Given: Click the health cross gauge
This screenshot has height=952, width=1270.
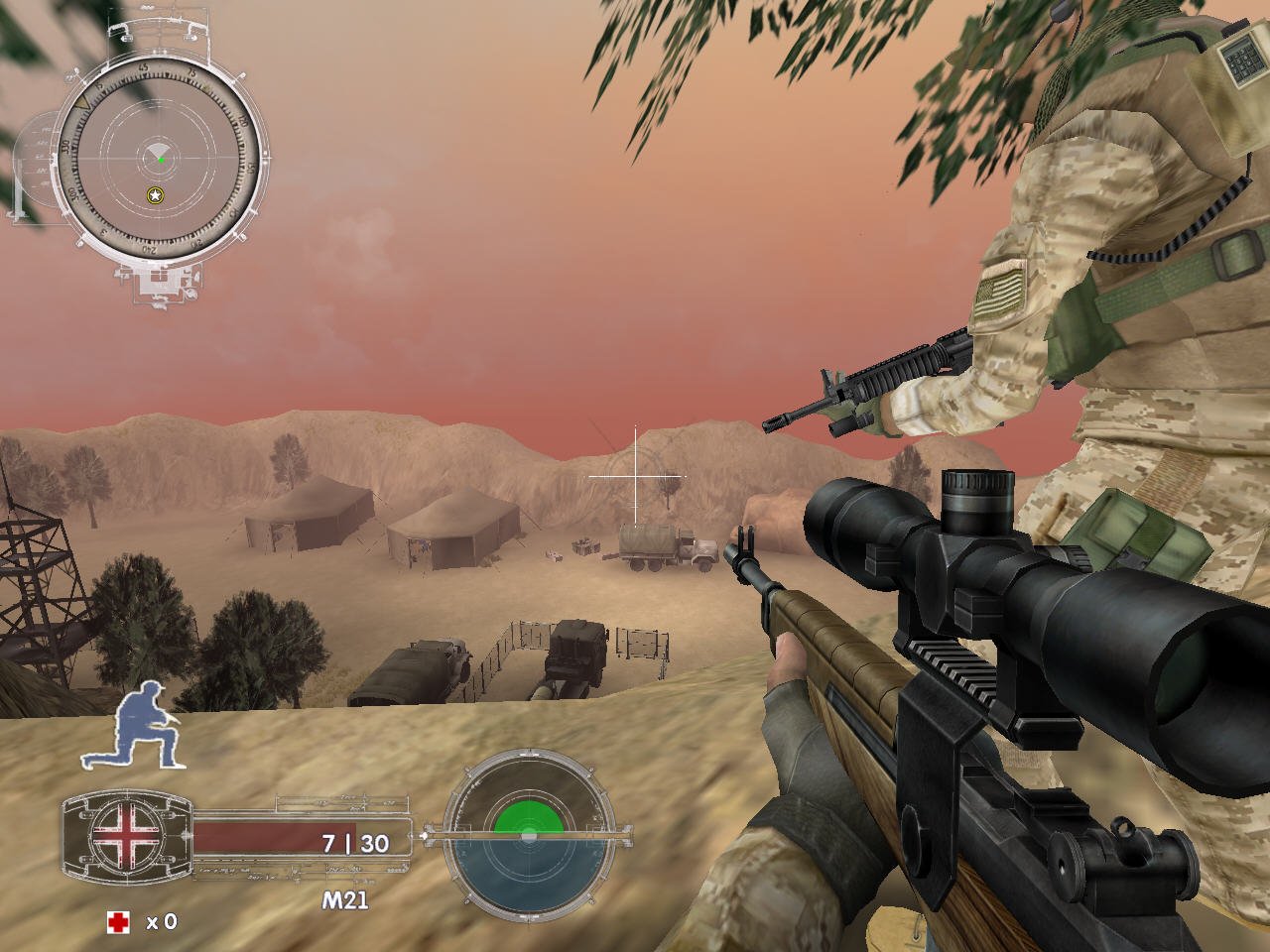Looking at the screenshot, I should pos(126,836).
